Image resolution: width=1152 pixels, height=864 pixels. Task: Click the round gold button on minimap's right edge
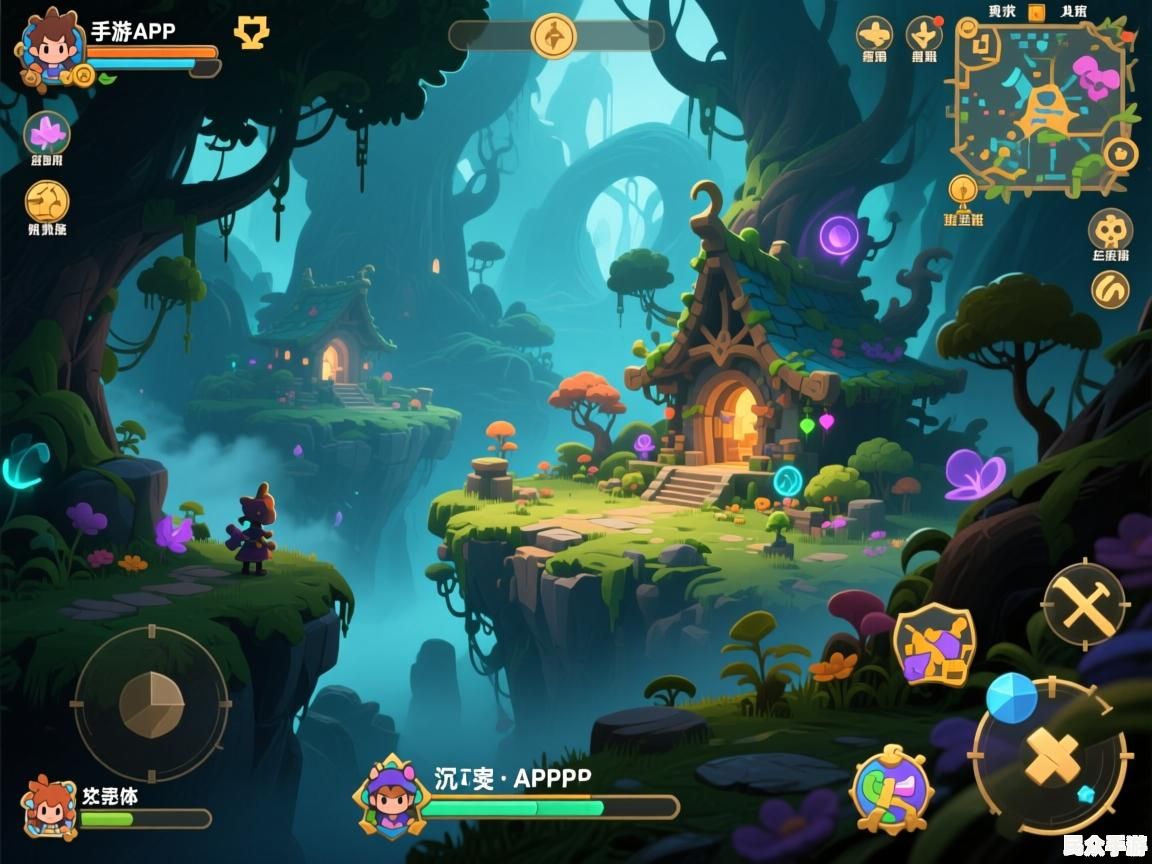1122,154
